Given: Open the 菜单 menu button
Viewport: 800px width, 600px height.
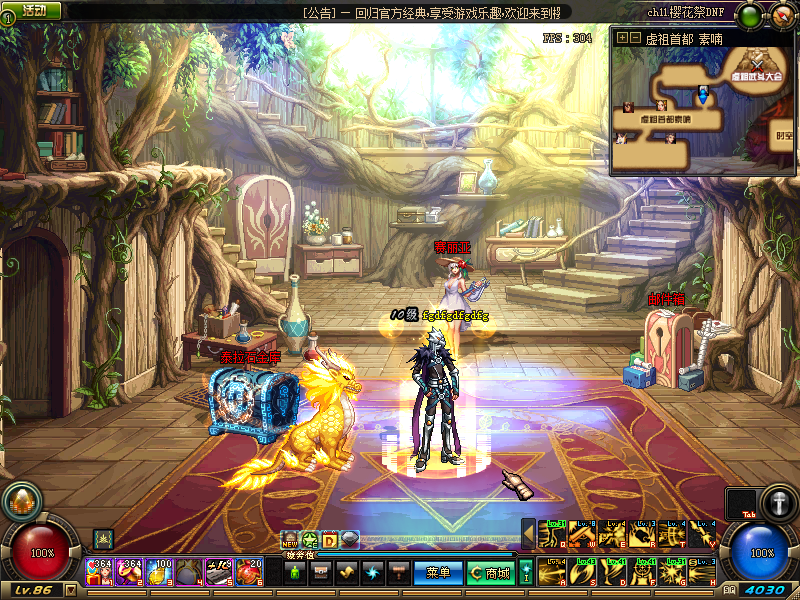Looking at the screenshot, I should 438,573.
